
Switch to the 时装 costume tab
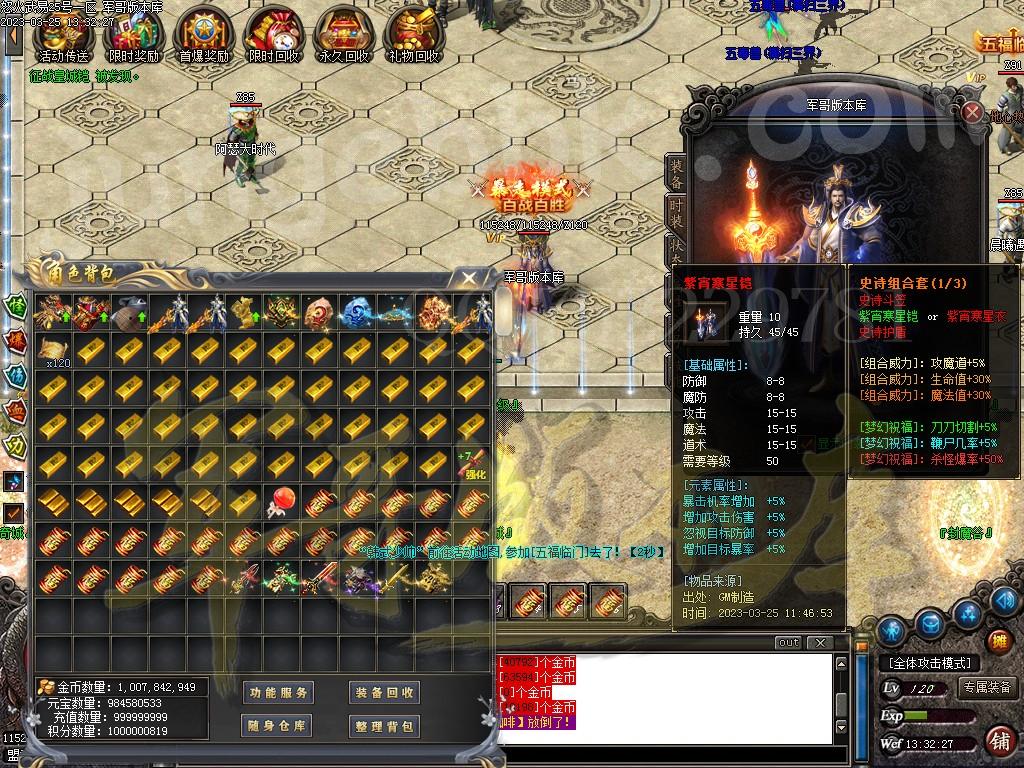tap(677, 211)
